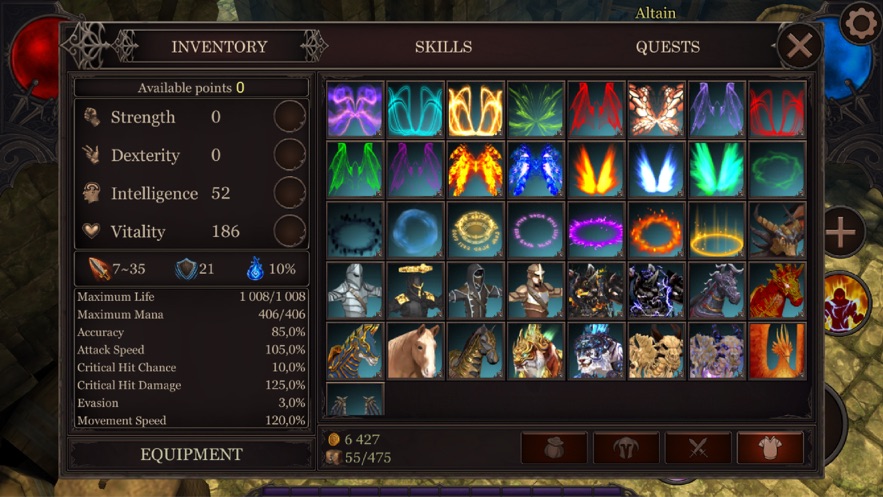Switch to the Skills tab

(443, 47)
